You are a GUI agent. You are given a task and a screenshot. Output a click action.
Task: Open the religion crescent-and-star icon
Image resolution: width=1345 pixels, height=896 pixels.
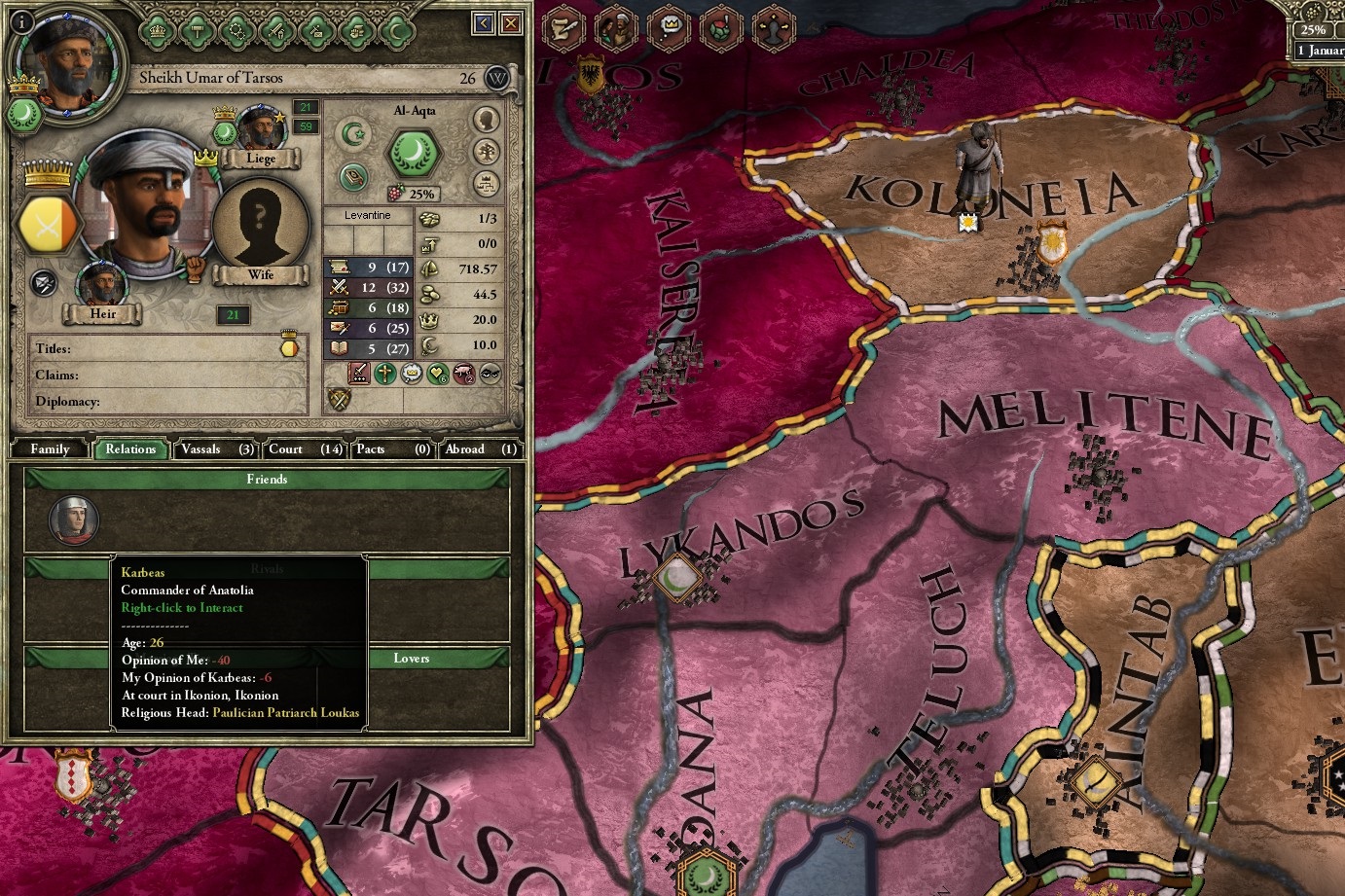click(x=354, y=132)
